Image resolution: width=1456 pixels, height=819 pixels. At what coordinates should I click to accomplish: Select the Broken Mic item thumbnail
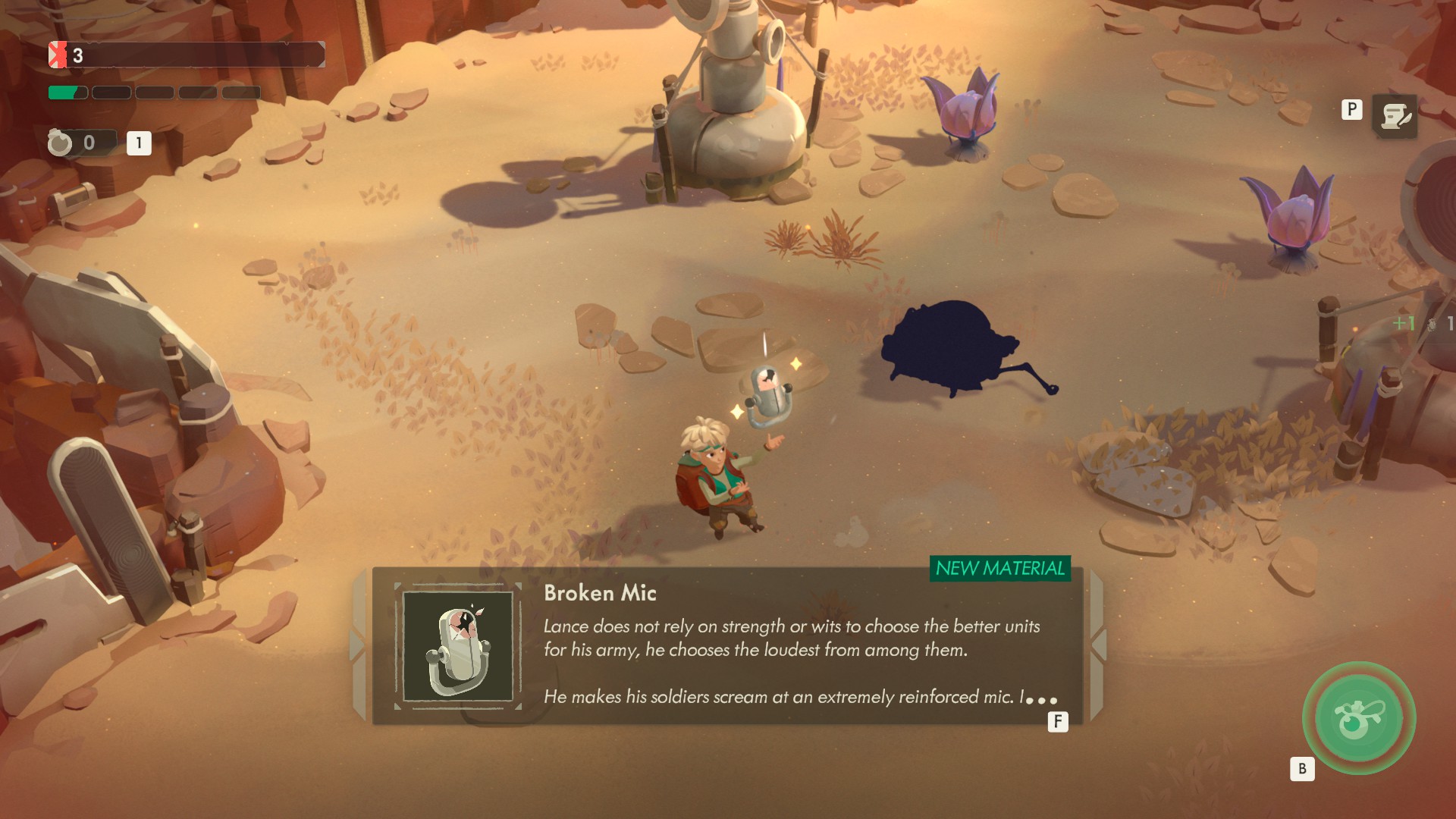click(458, 647)
